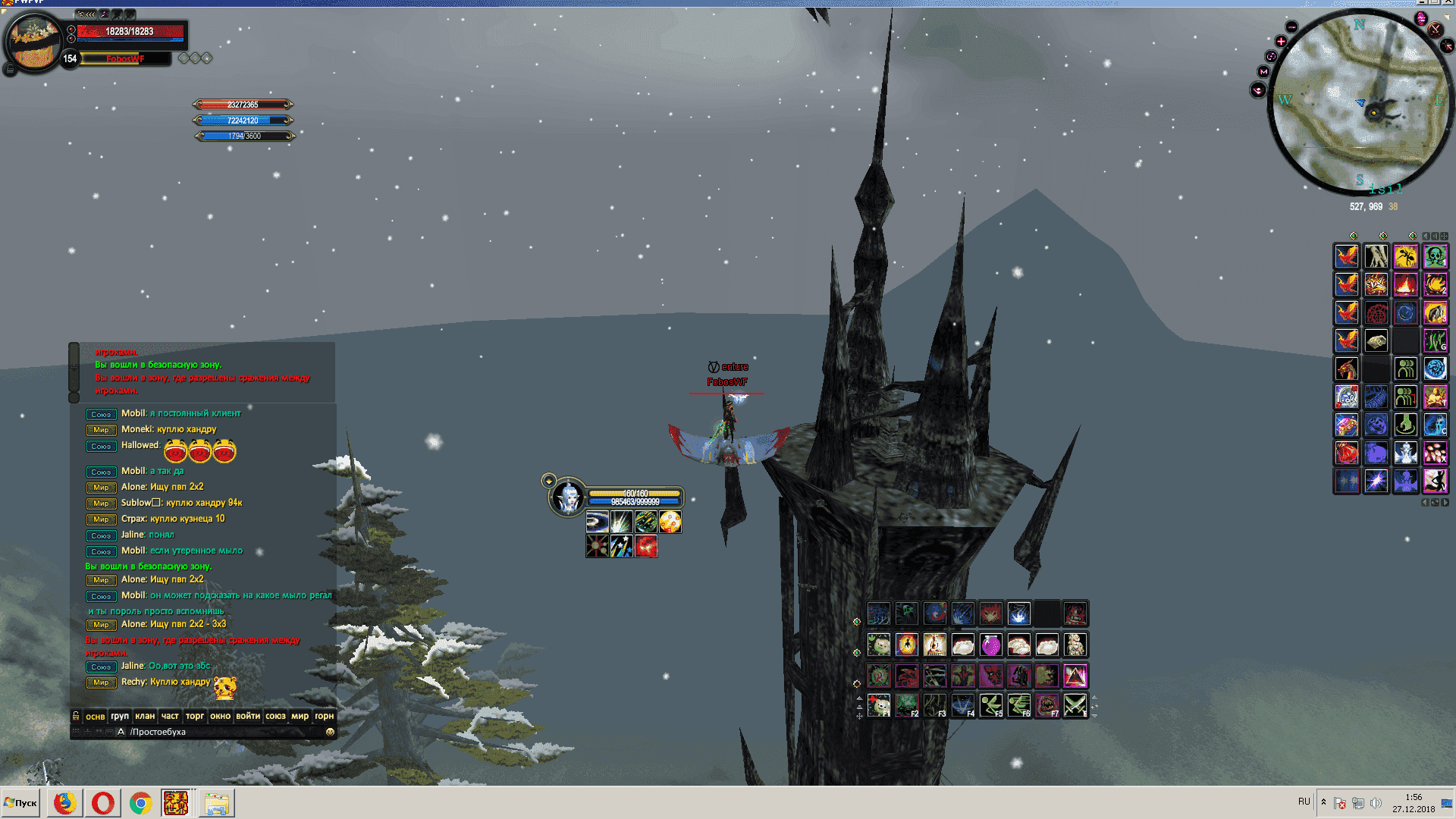Zoom out the minimap with the minus button

click(x=1291, y=27)
